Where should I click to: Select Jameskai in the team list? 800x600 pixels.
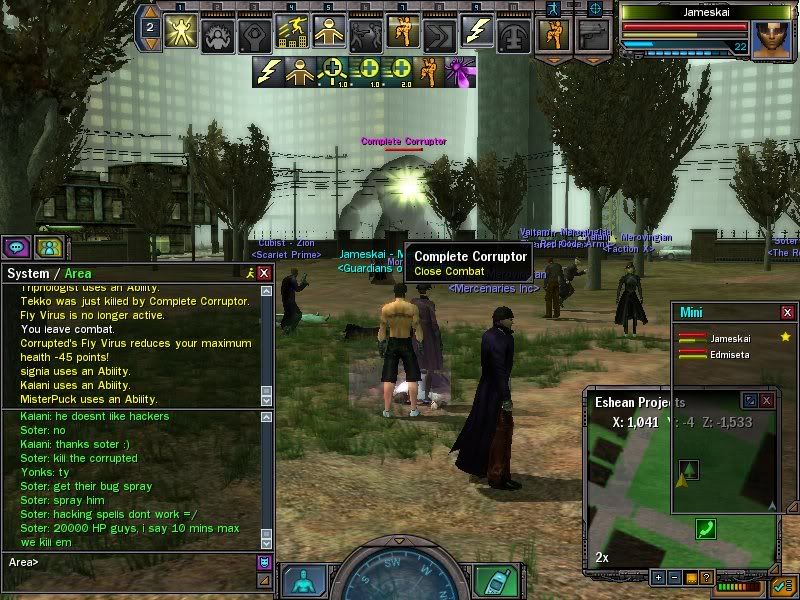730,338
